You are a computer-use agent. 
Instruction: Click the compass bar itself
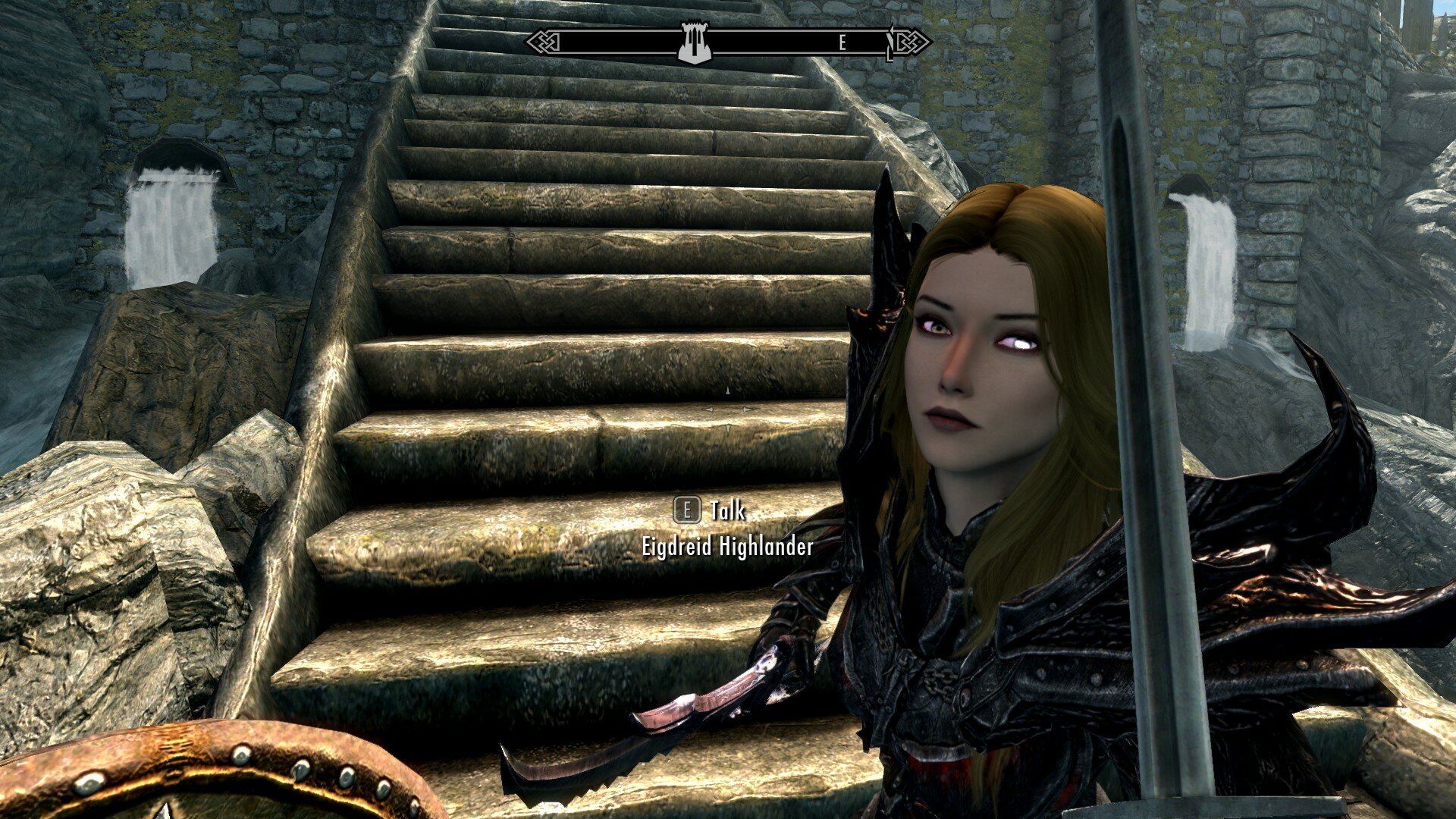(758, 42)
